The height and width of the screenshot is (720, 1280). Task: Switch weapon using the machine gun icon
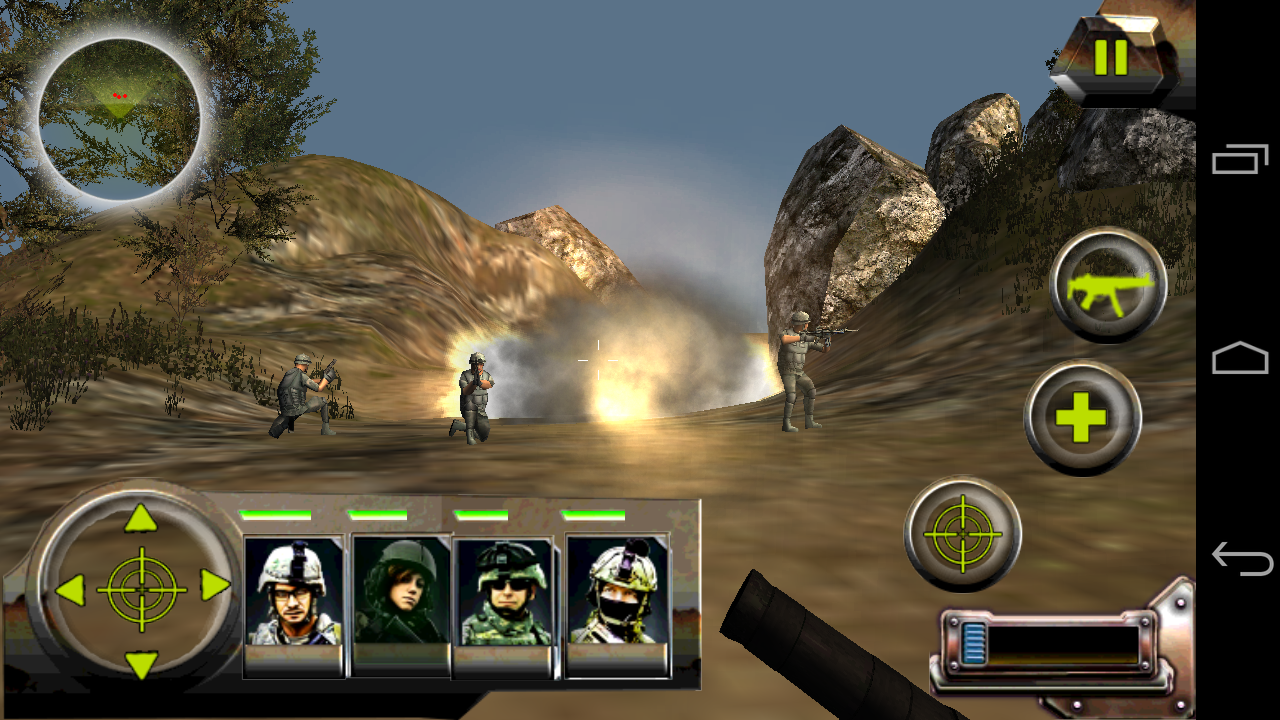point(1109,287)
